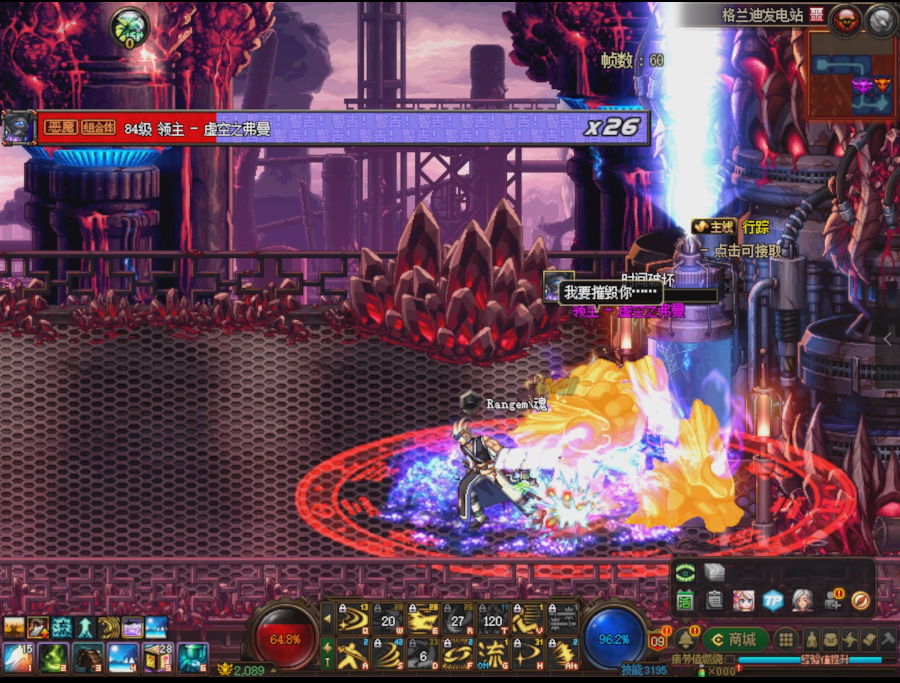Activate the 流 skill on the G slot
This screenshot has width=900, height=683.
[492, 654]
